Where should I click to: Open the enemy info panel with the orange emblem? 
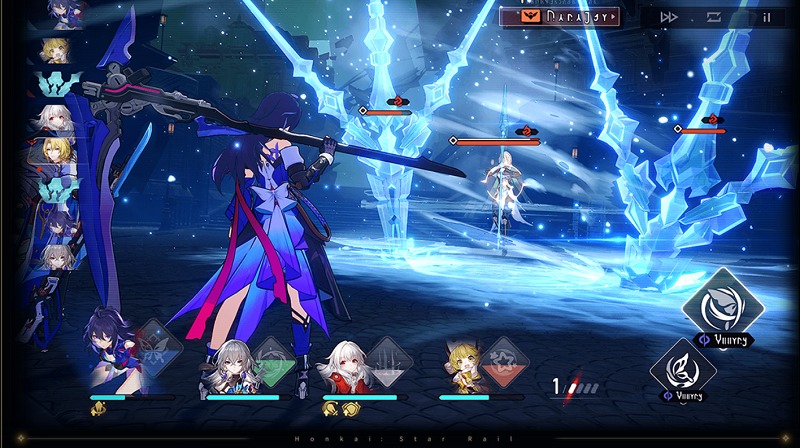point(558,16)
